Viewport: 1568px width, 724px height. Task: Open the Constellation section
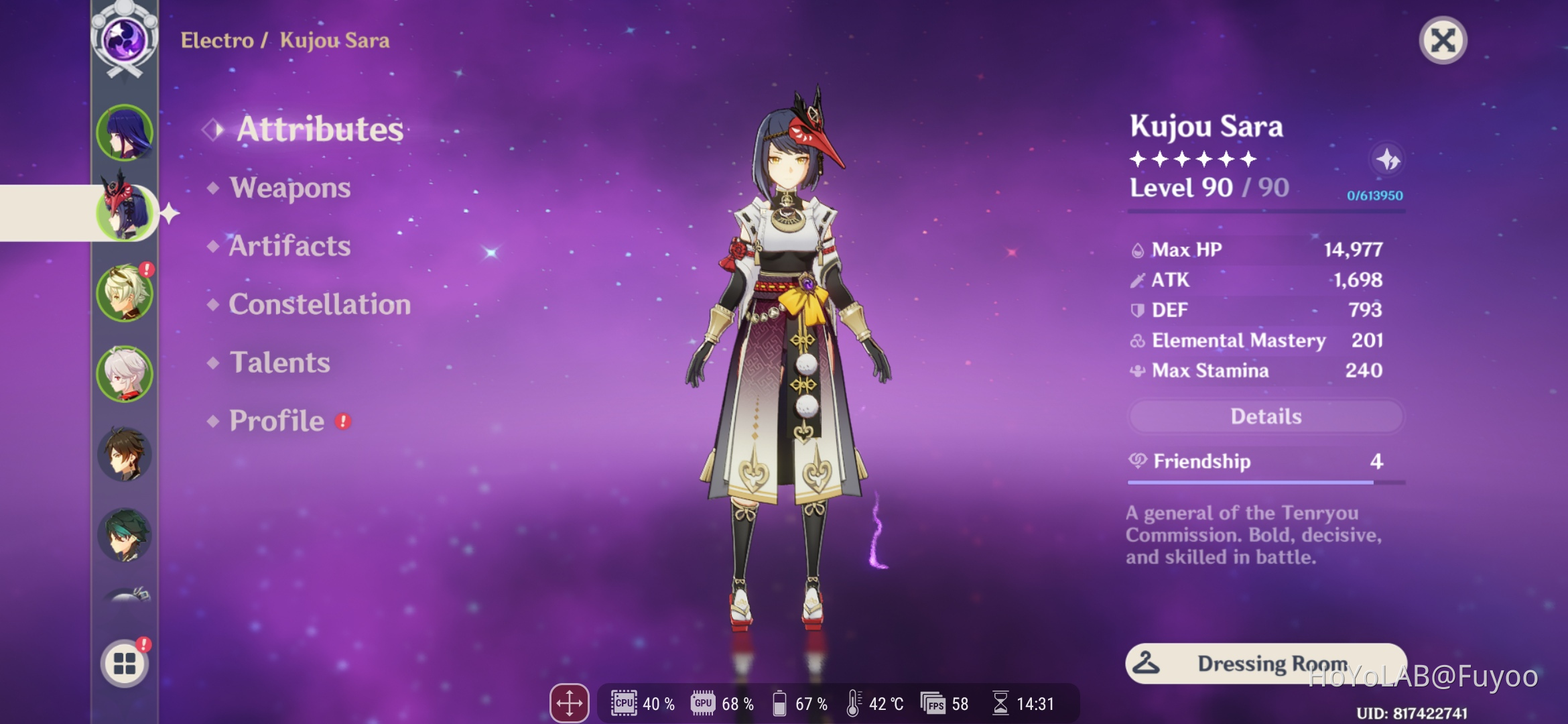[x=319, y=304]
